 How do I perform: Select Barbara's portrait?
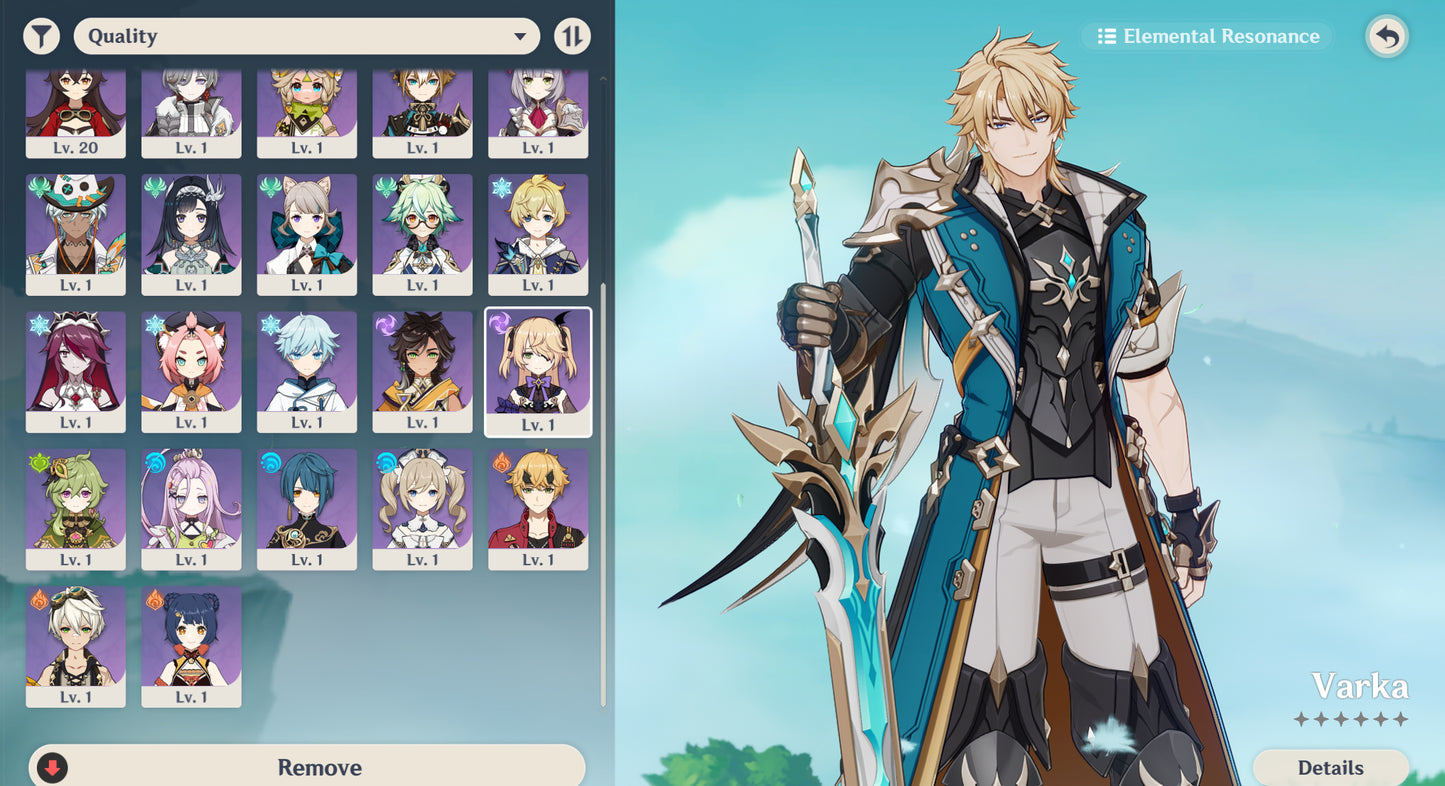click(x=422, y=509)
